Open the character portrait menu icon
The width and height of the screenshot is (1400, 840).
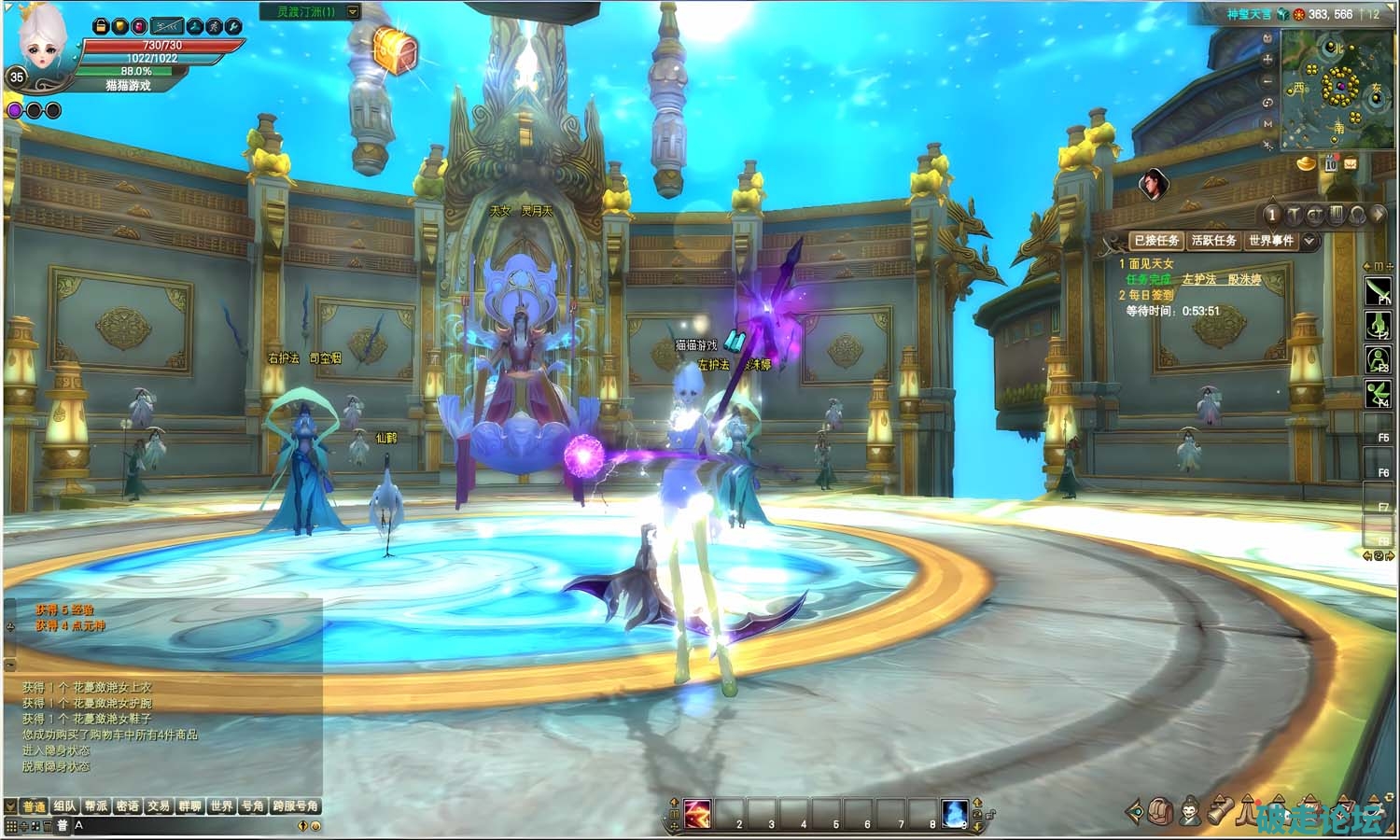1190,811
